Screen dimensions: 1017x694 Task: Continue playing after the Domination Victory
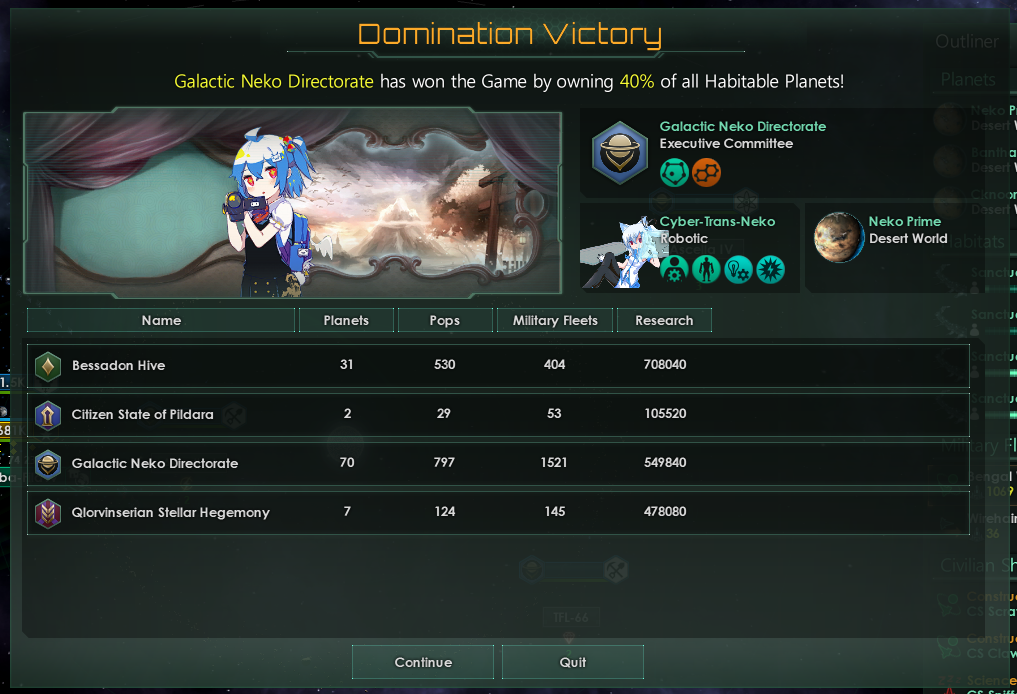pos(423,662)
